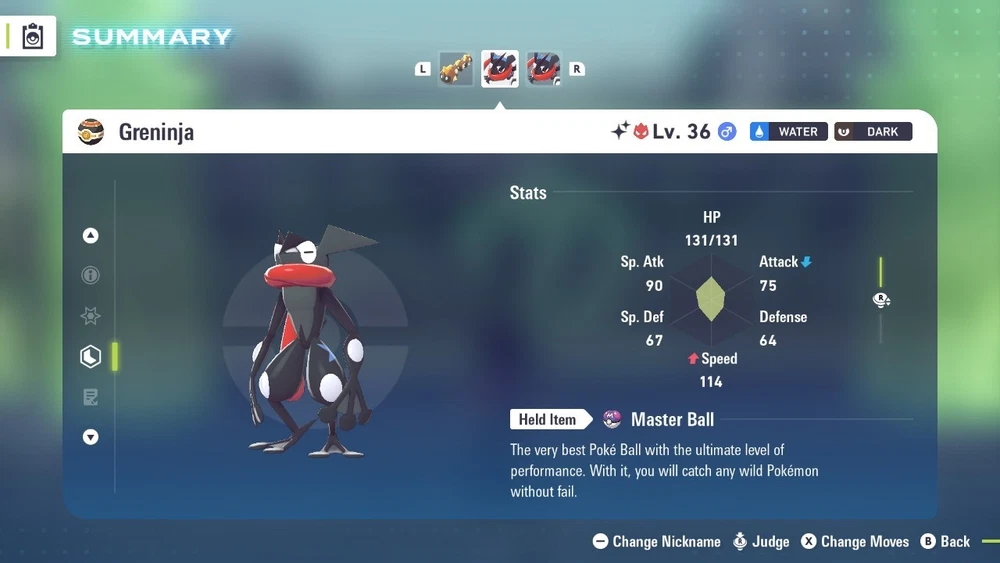
Task: Select the highlighted Greninja party thumbnail
Action: point(499,69)
